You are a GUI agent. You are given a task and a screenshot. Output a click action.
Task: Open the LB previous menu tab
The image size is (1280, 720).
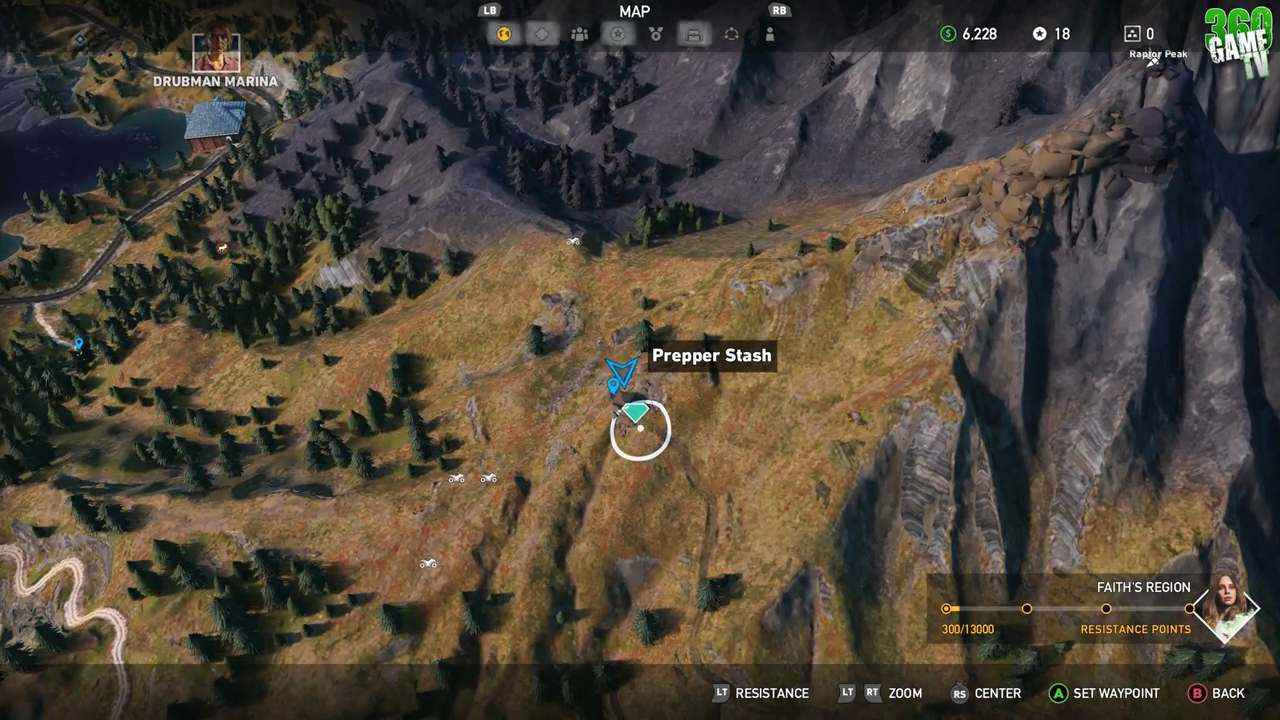pos(489,11)
